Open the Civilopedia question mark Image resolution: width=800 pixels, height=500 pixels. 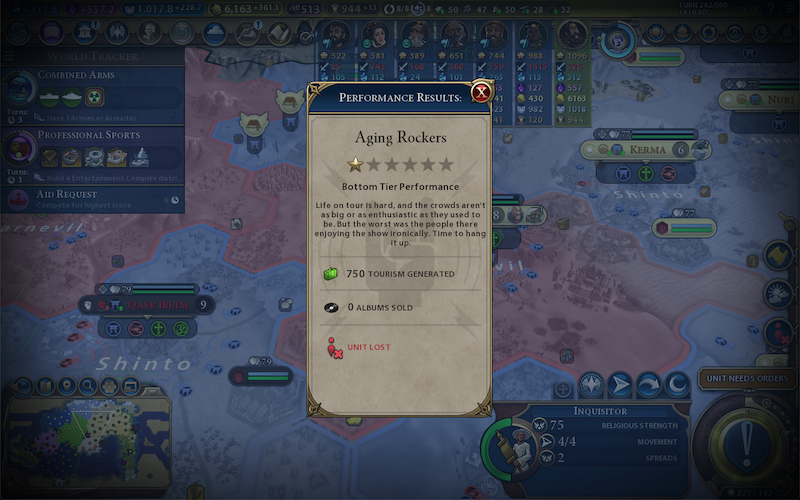771,11
